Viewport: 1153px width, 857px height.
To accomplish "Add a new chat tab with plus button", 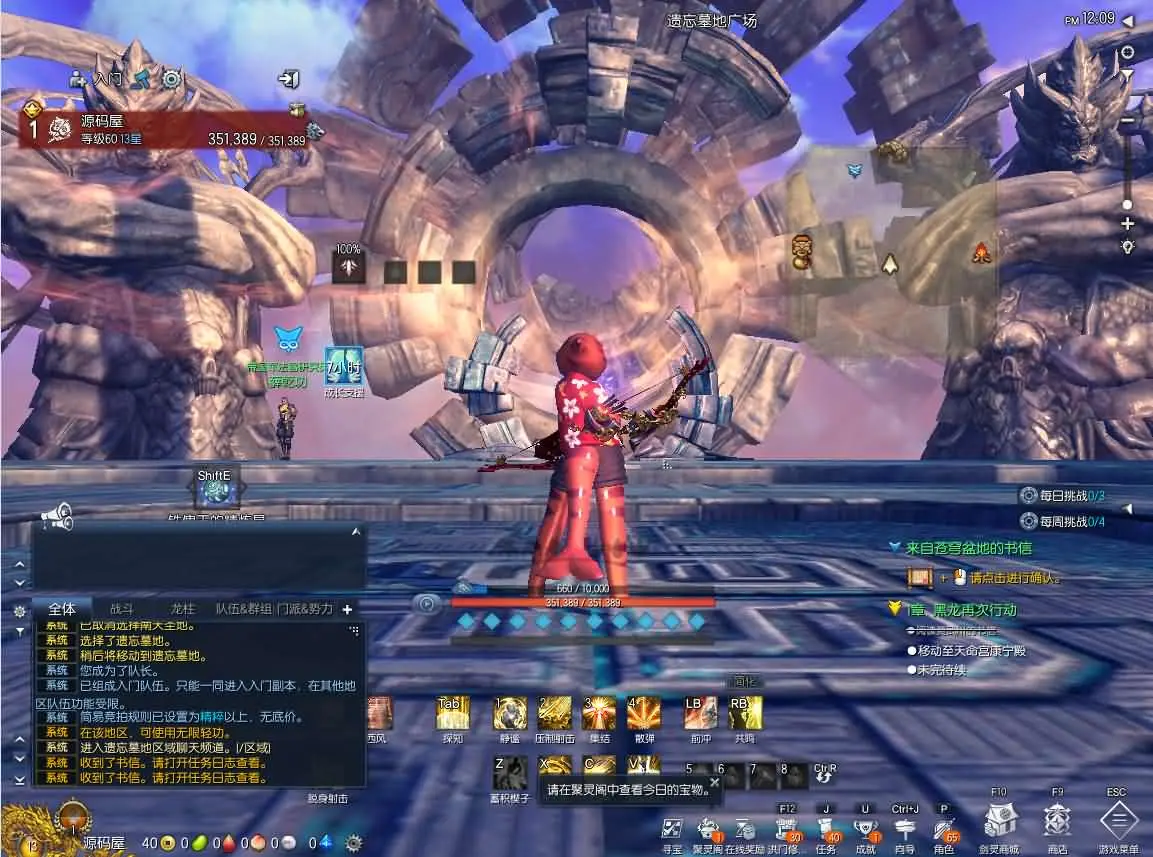I will point(347,609).
